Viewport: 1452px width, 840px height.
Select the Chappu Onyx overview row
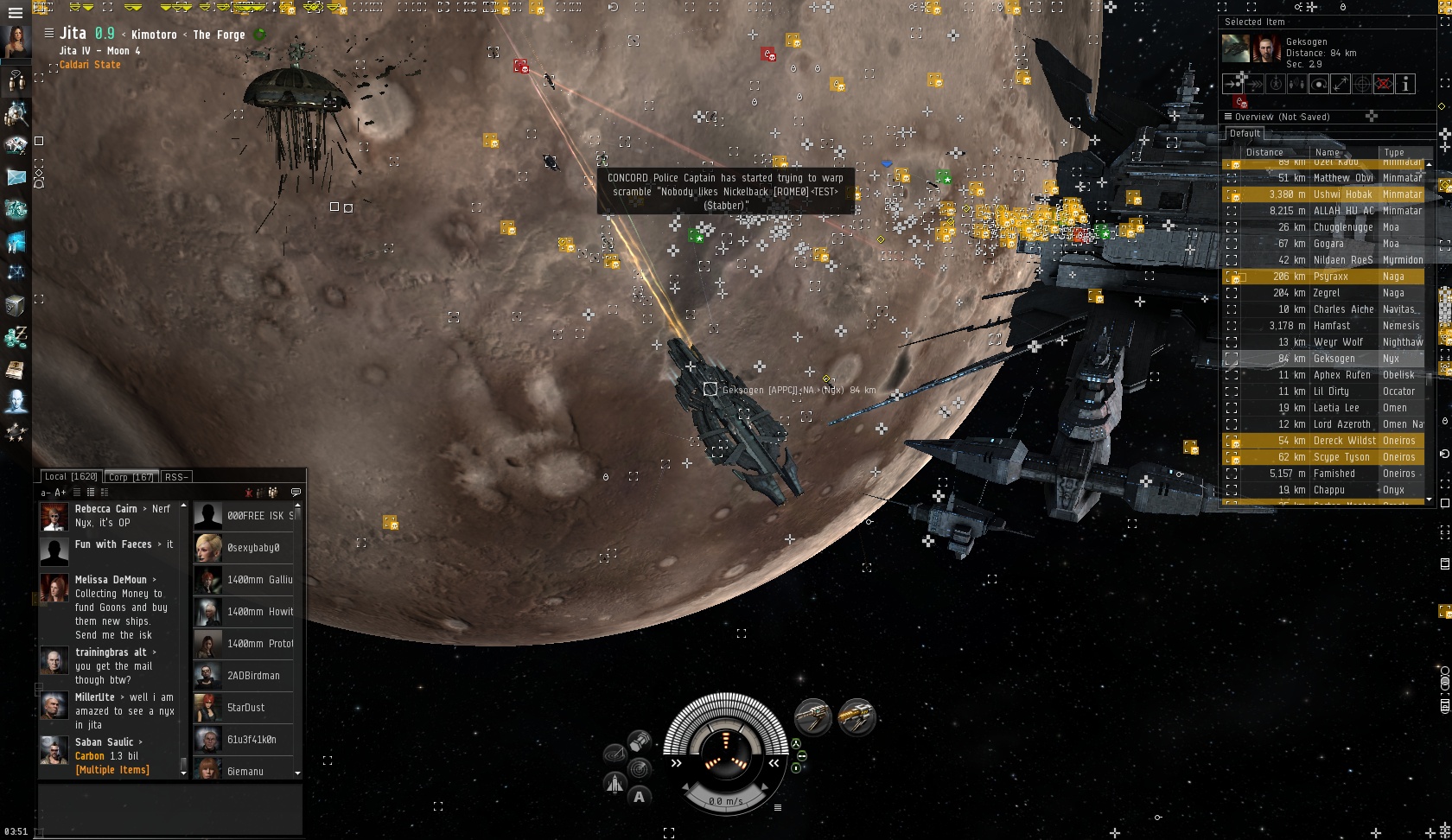pyautogui.click(x=1329, y=490)
